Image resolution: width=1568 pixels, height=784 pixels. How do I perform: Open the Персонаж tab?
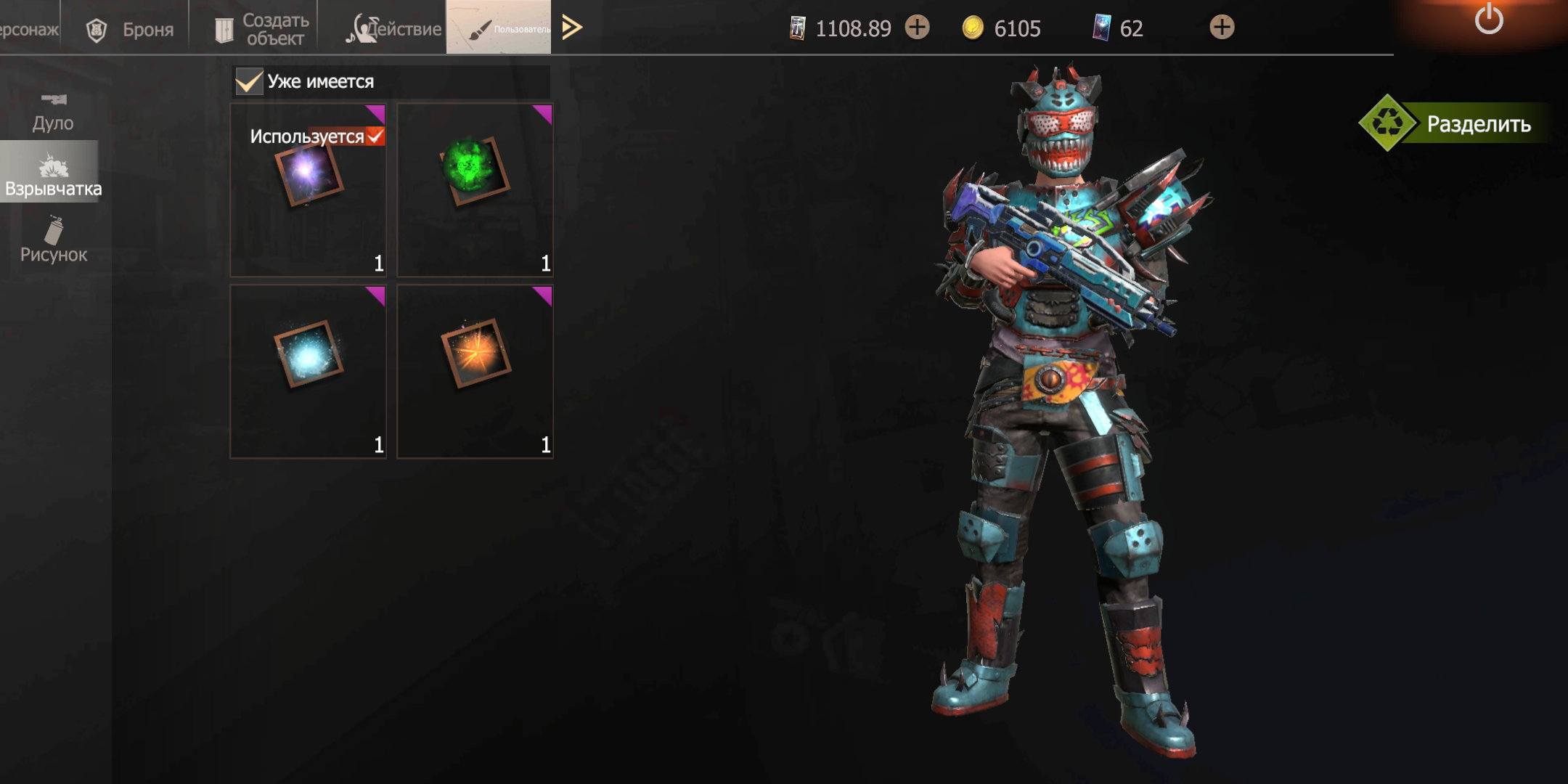tap(29, 29)
